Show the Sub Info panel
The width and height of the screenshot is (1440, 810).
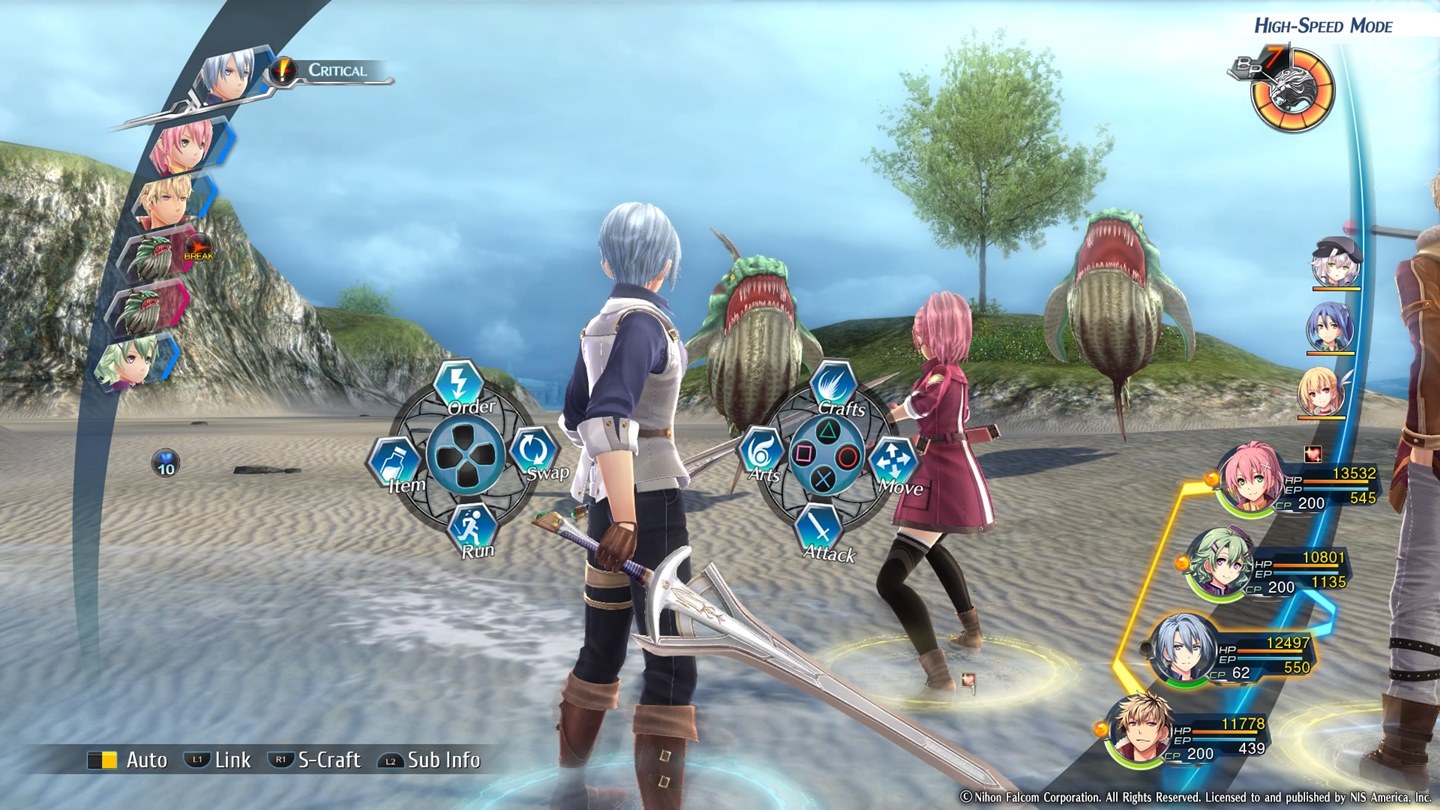point(430,760)
